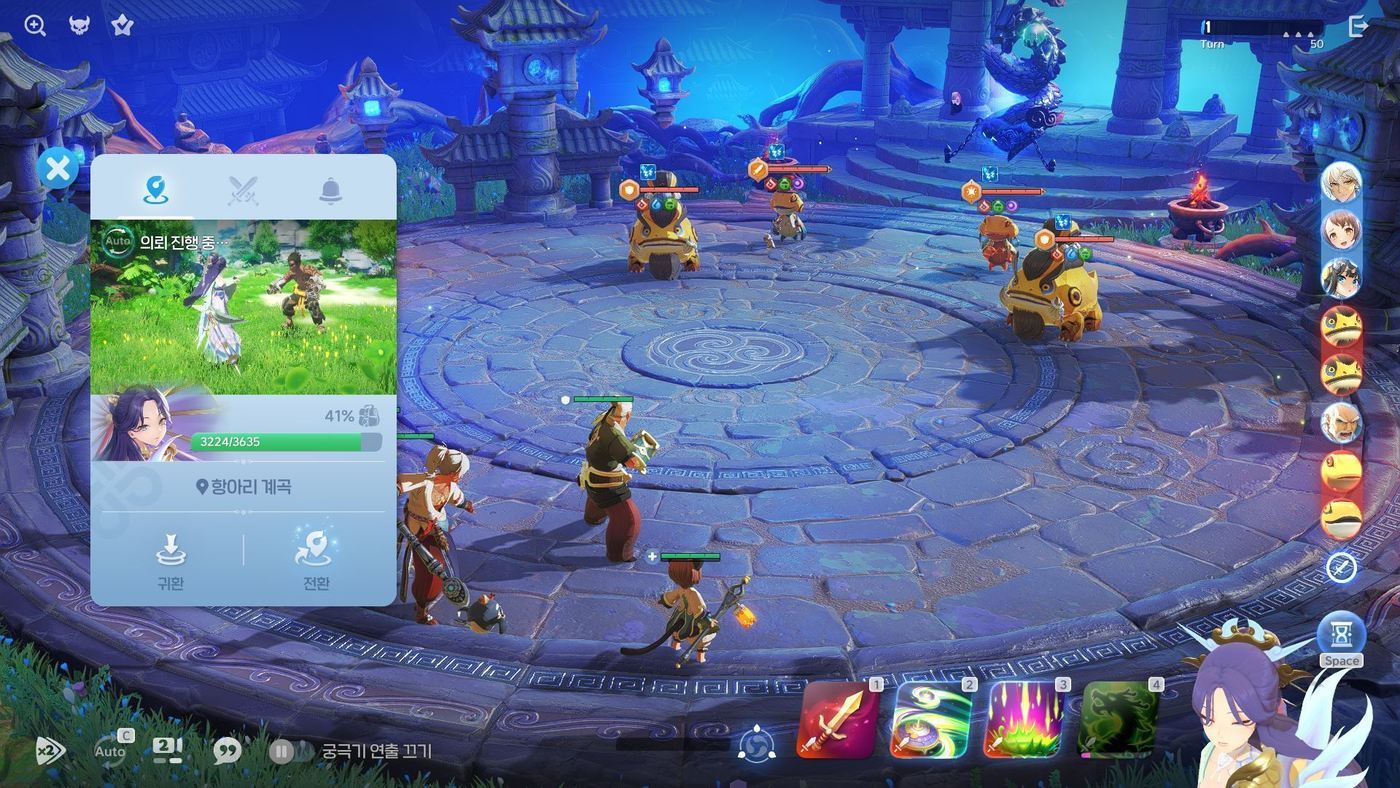The height and width of the screenshot is (788, 1400).
Task: Open the speech bubble chat icon
Action: coord(227,750)
